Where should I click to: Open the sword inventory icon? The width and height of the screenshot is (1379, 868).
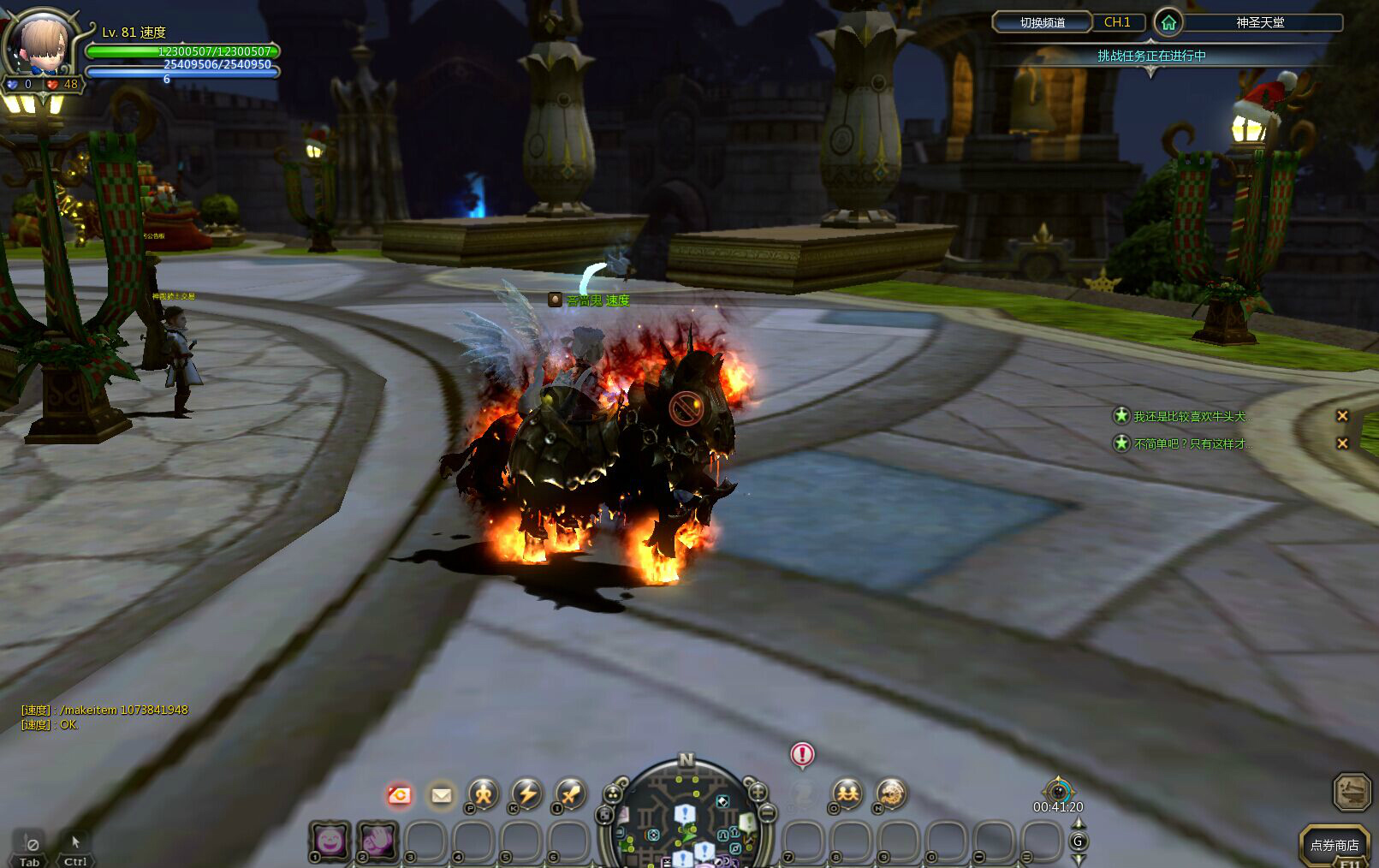(x=568, y=794)
